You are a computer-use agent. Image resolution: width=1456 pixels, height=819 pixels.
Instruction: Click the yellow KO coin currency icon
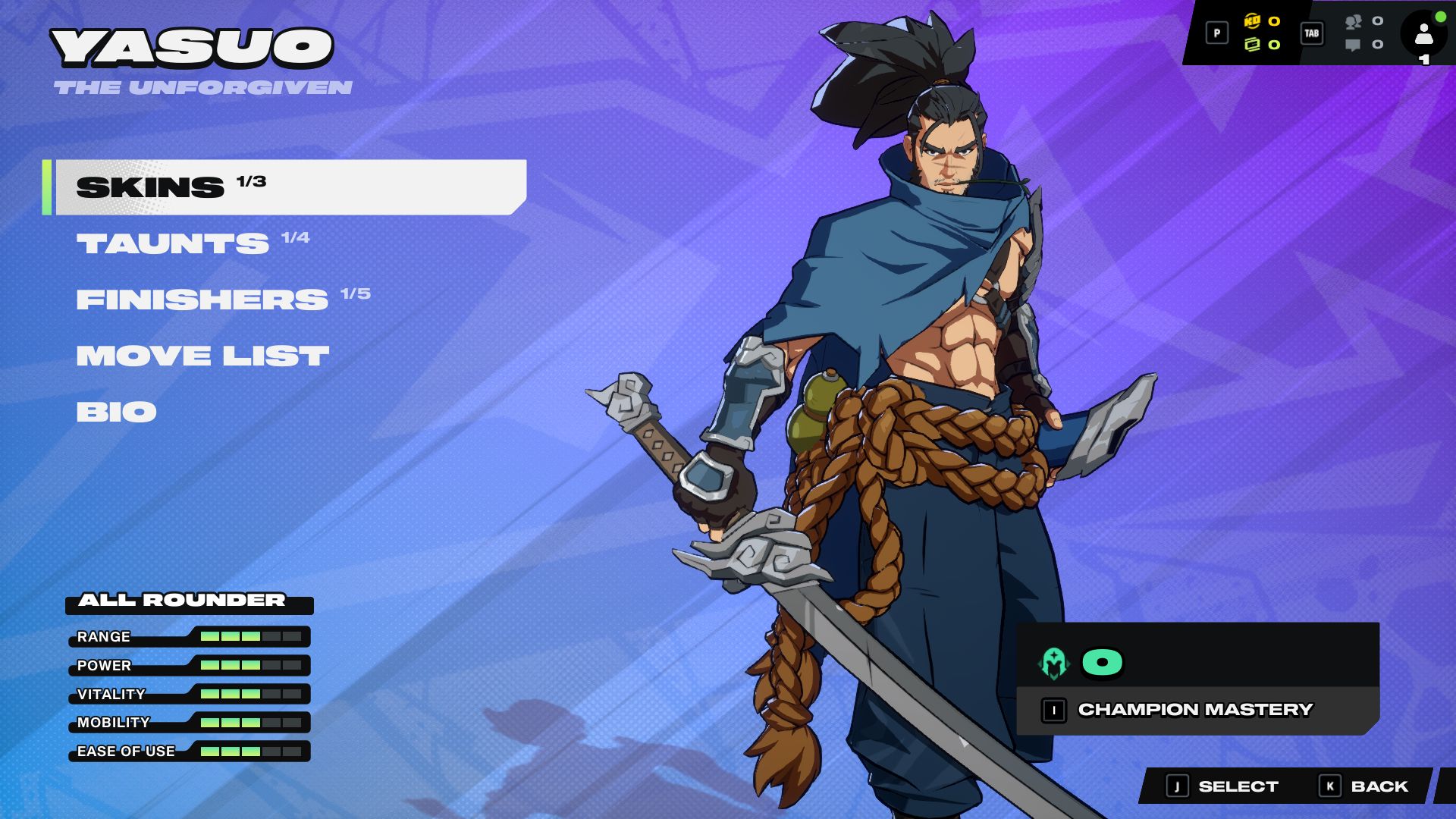(x=1252, y=21)
